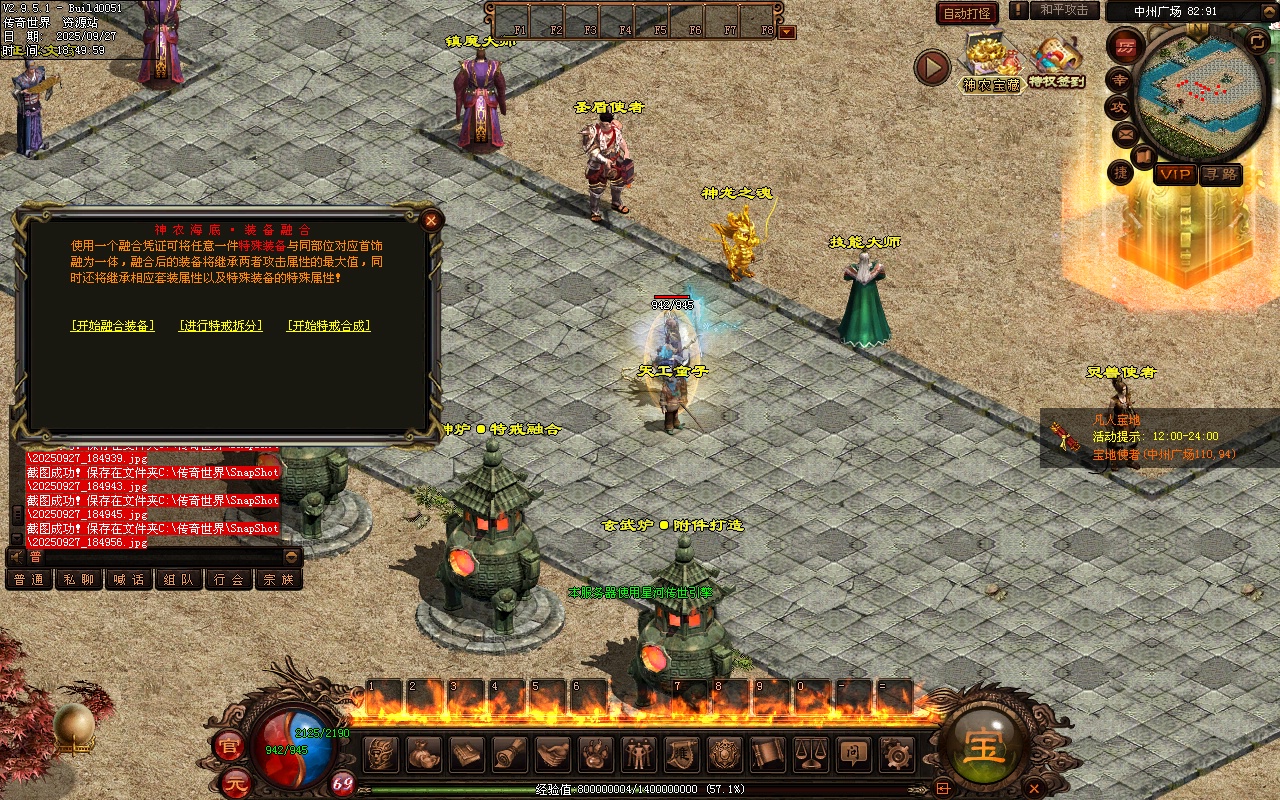Close the 装备融合 dialog window

(431, 220)
